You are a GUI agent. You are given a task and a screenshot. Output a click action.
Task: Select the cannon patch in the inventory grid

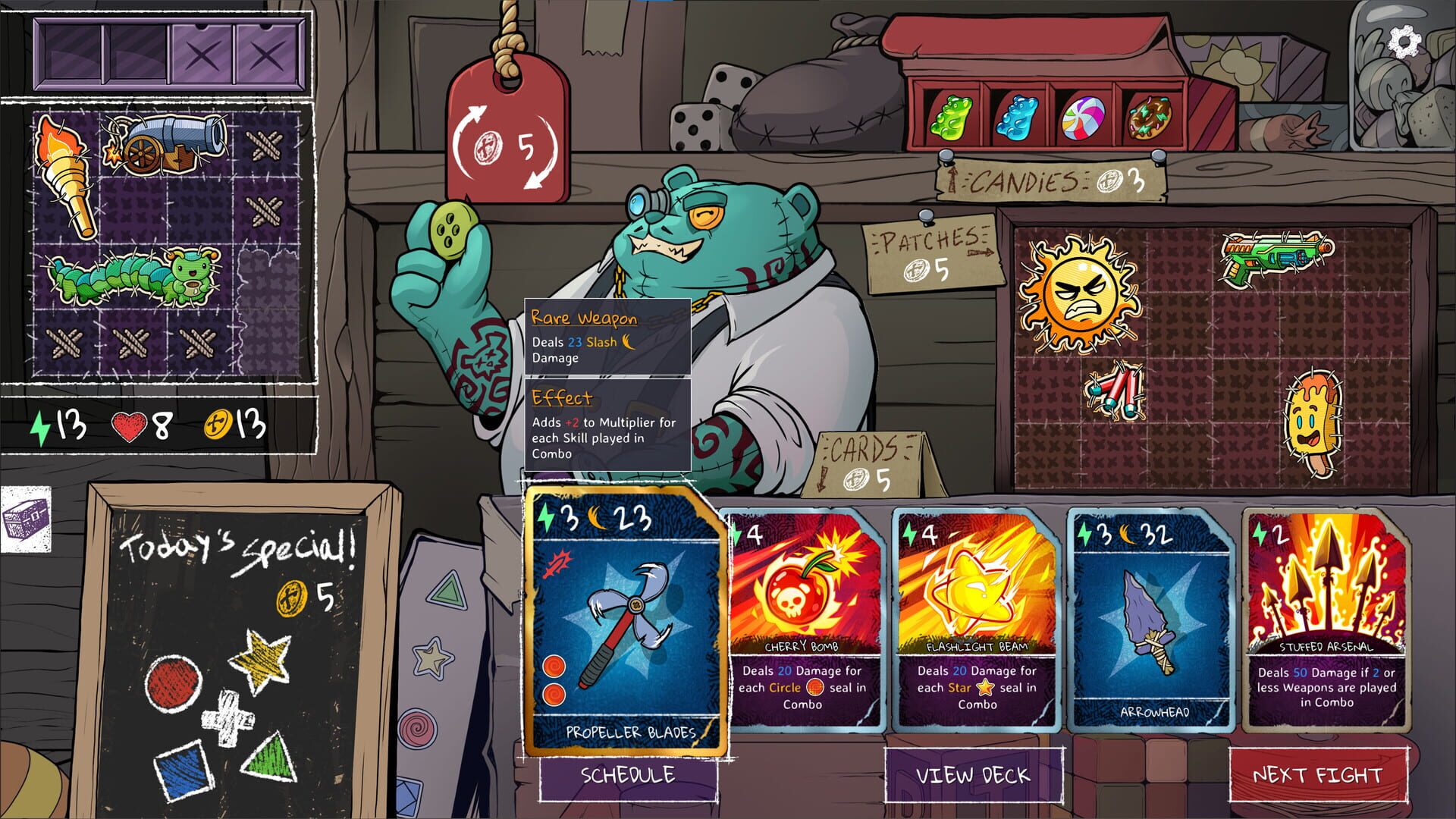(x=163, y=144)
